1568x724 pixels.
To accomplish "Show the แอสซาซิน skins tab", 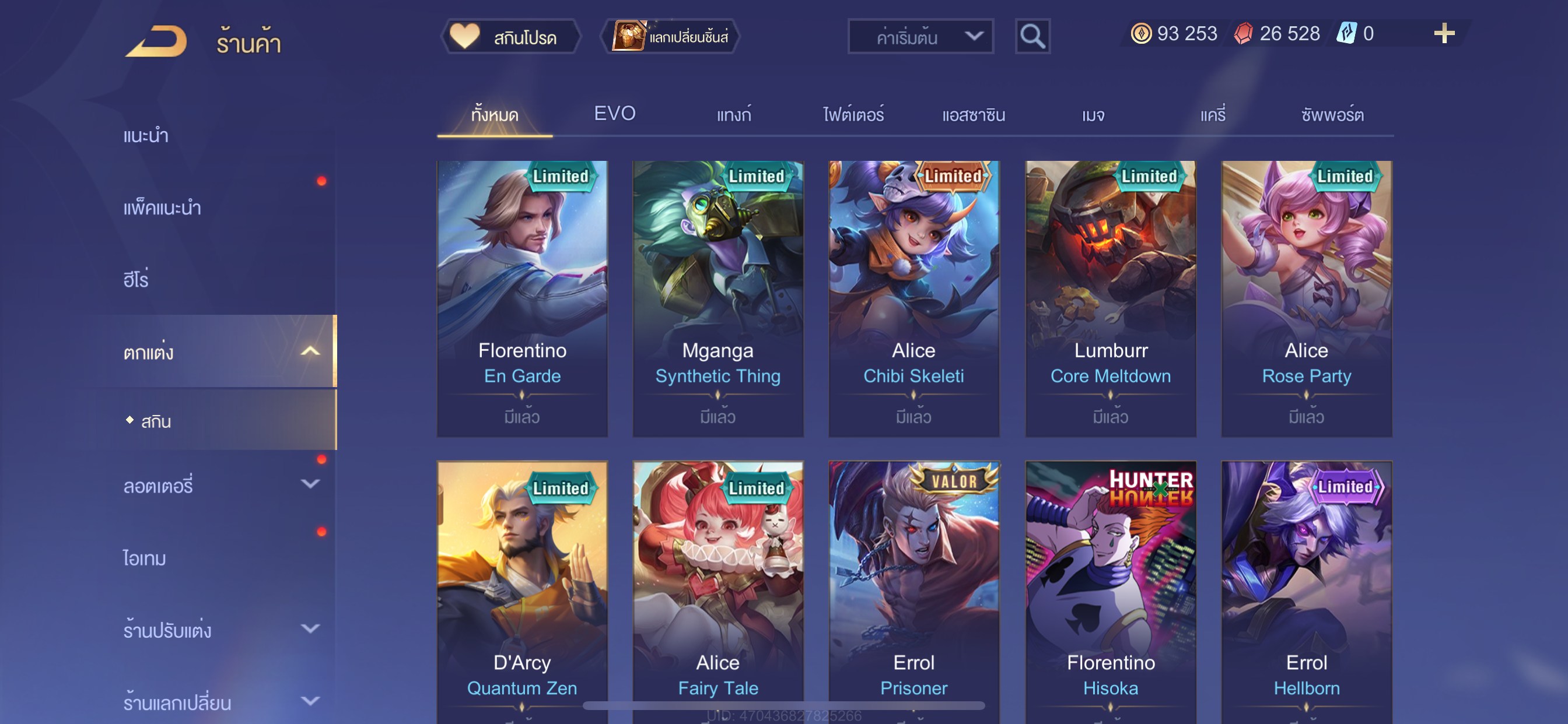I will (x=972, y=114).
